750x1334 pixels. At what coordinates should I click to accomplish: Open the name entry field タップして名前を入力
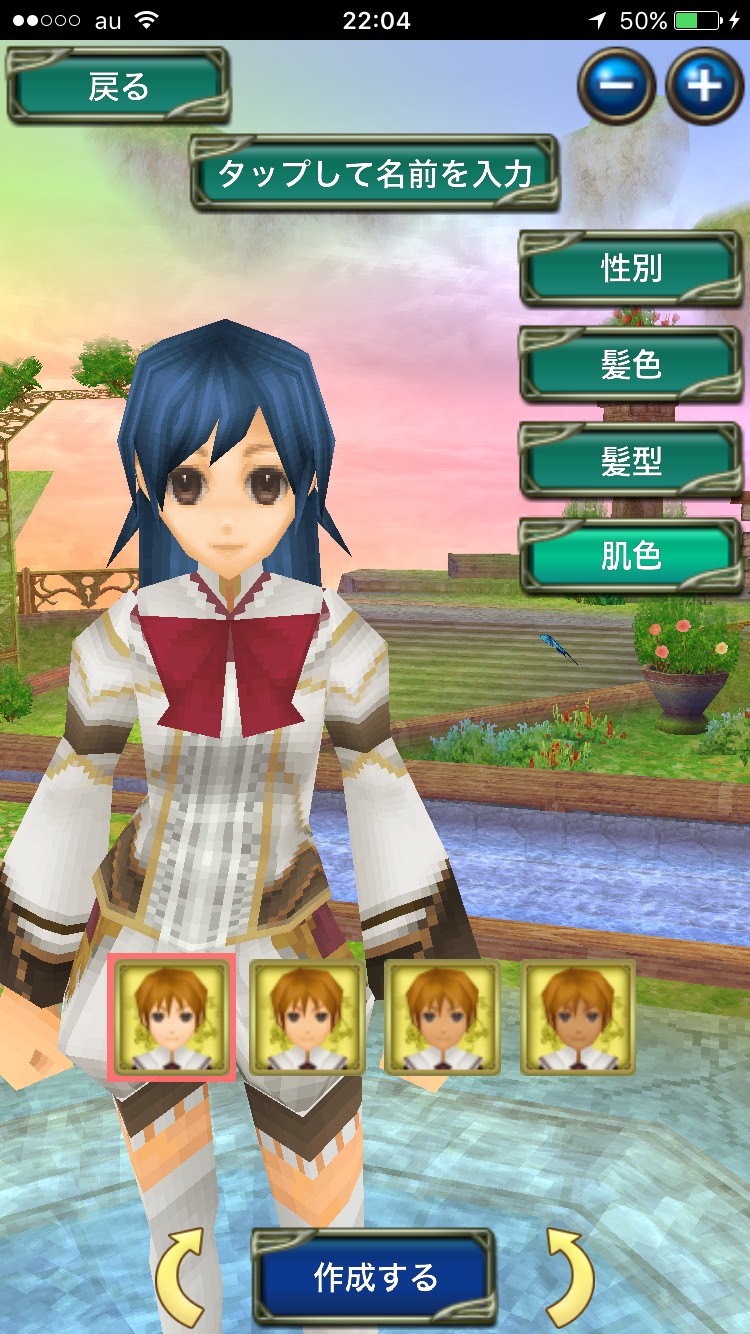(x=374, y=174)
